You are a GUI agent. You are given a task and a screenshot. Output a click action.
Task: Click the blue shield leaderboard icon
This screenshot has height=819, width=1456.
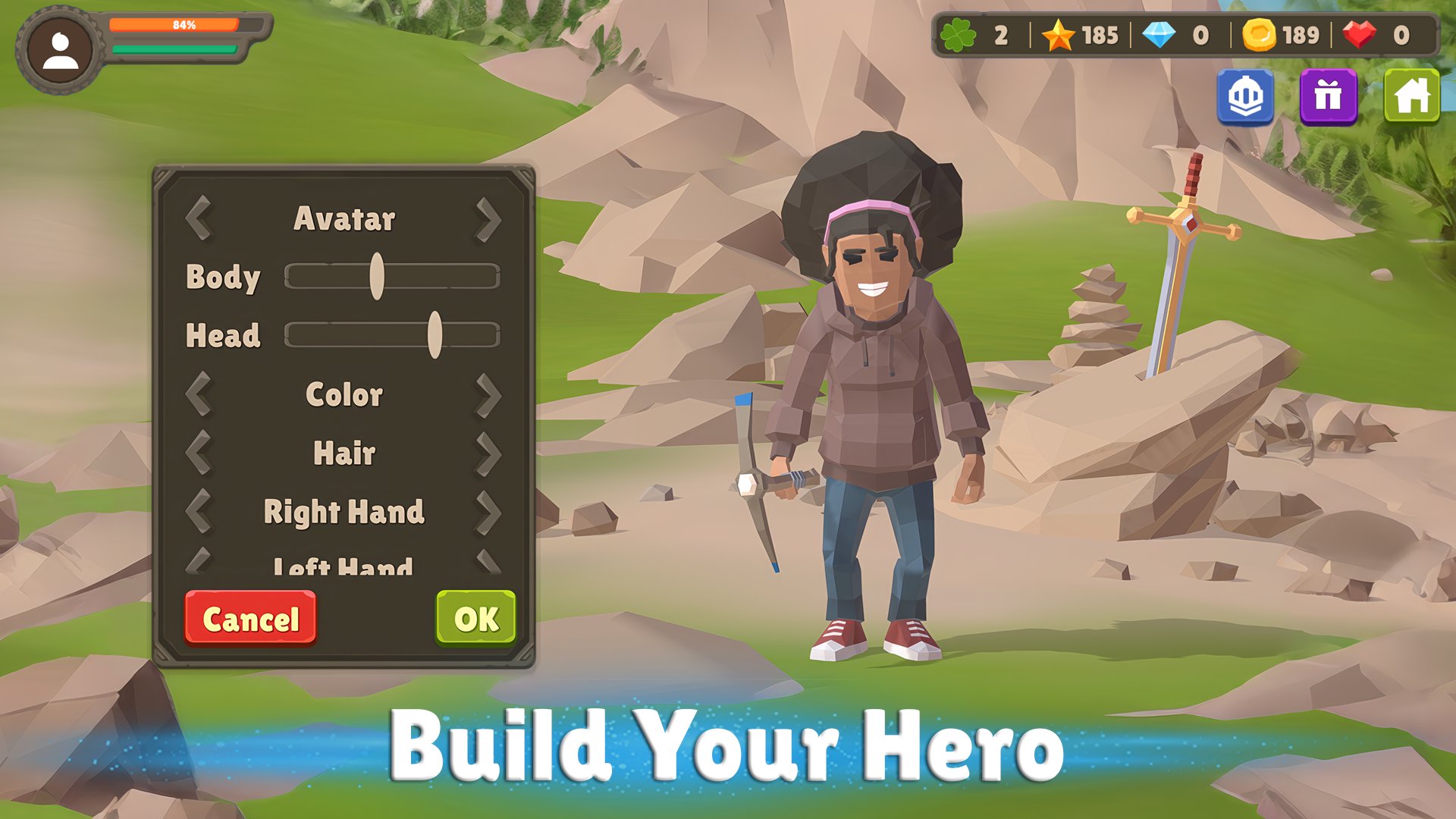(x=1246, y=97)
